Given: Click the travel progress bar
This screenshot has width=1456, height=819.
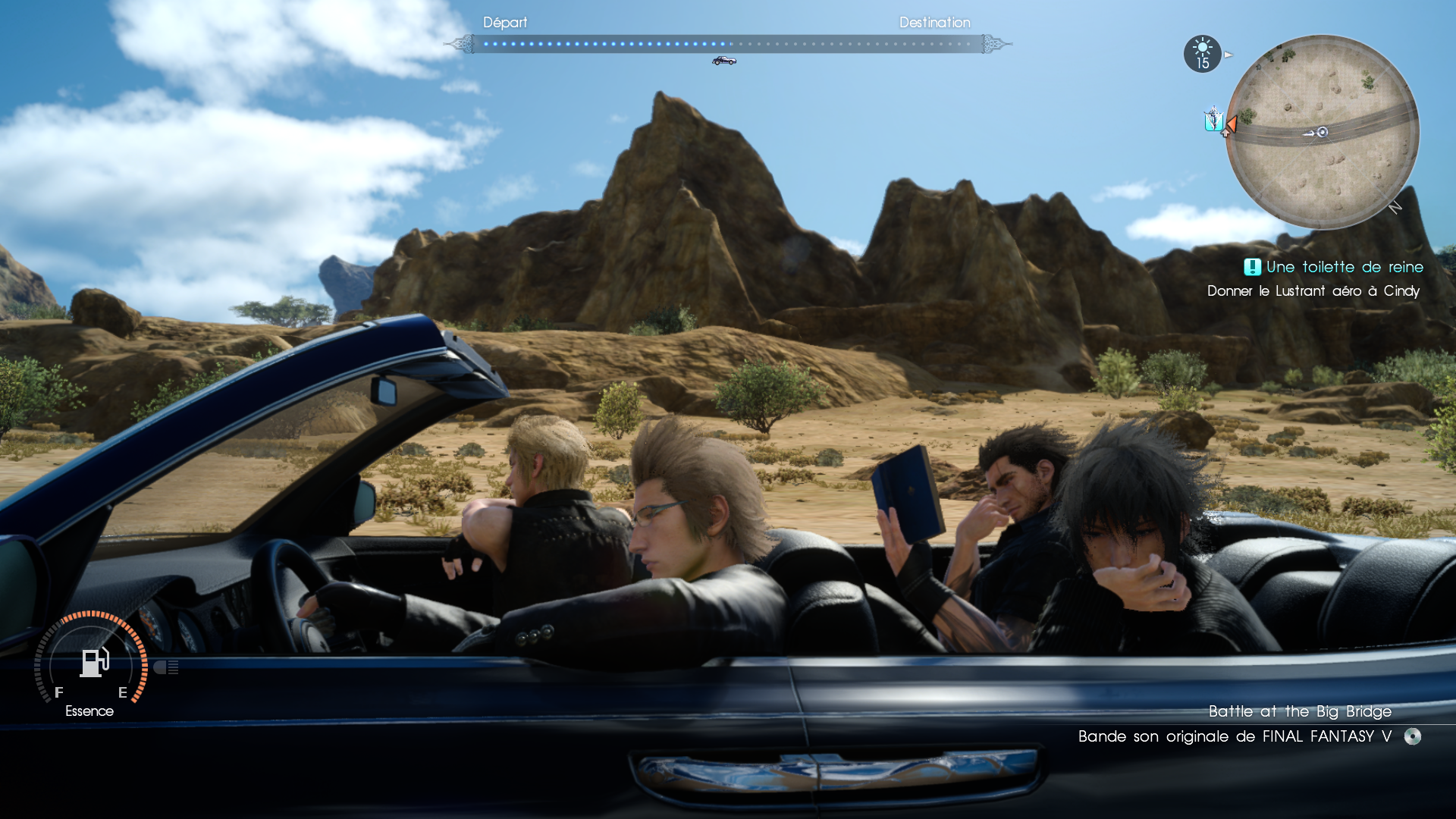Looking at the screenshot, I should coord(728,43).
